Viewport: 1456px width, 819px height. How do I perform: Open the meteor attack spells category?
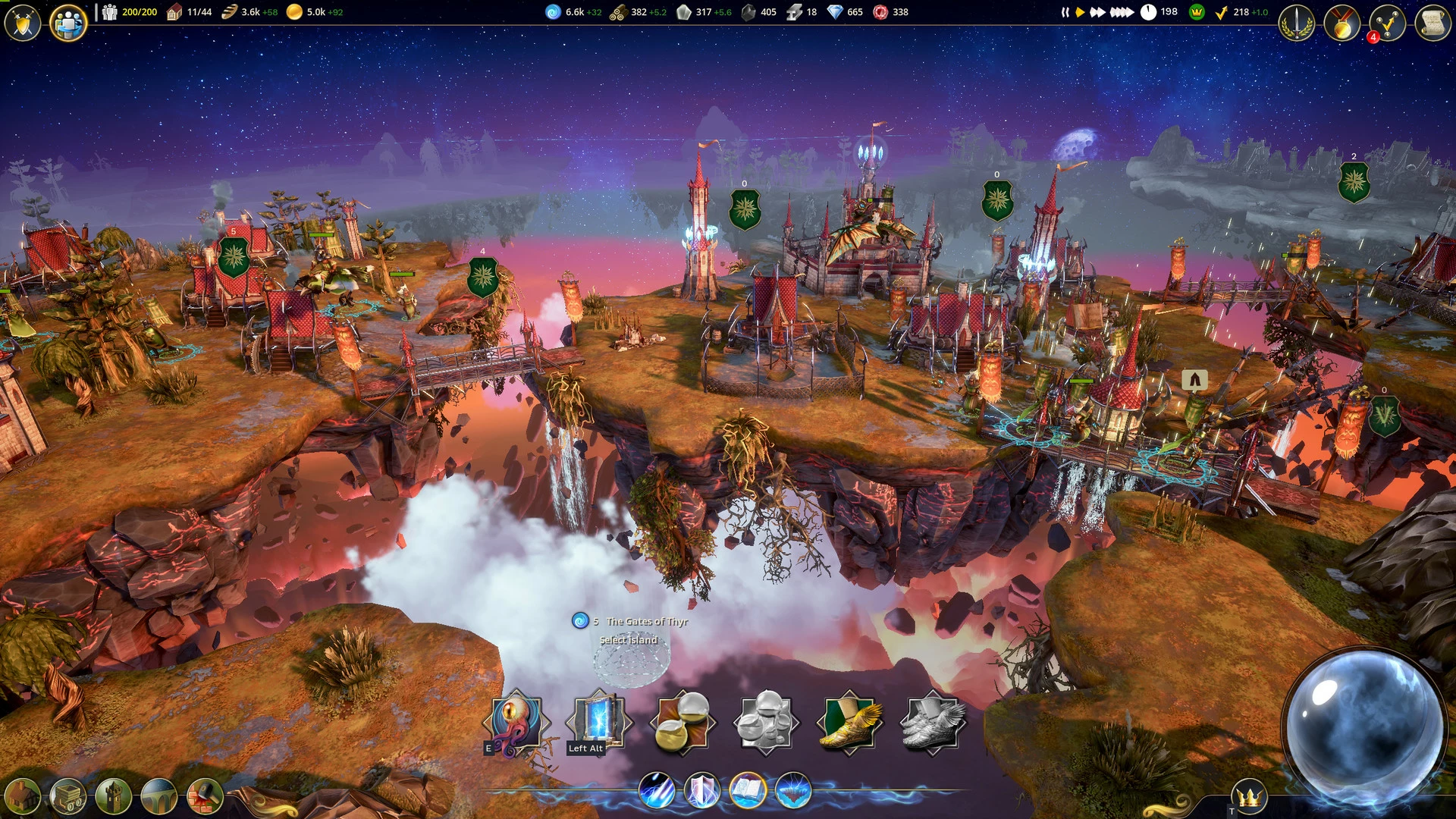(x=657, y=790)
